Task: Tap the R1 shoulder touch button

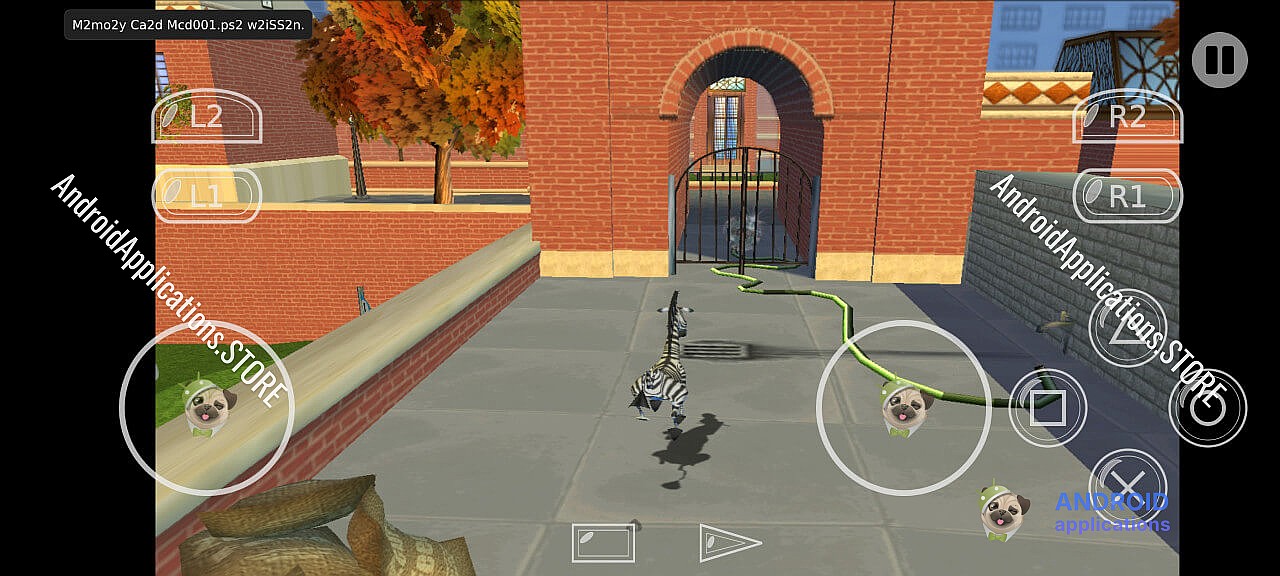Action: click(1127, 196)
